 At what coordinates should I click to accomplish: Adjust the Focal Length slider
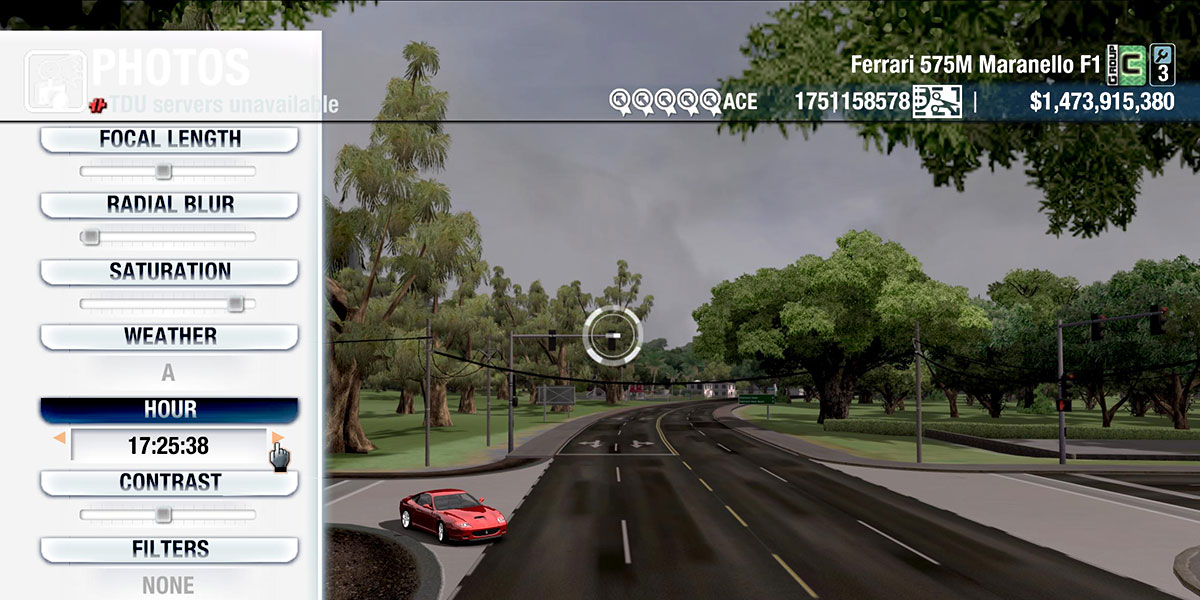163,172
